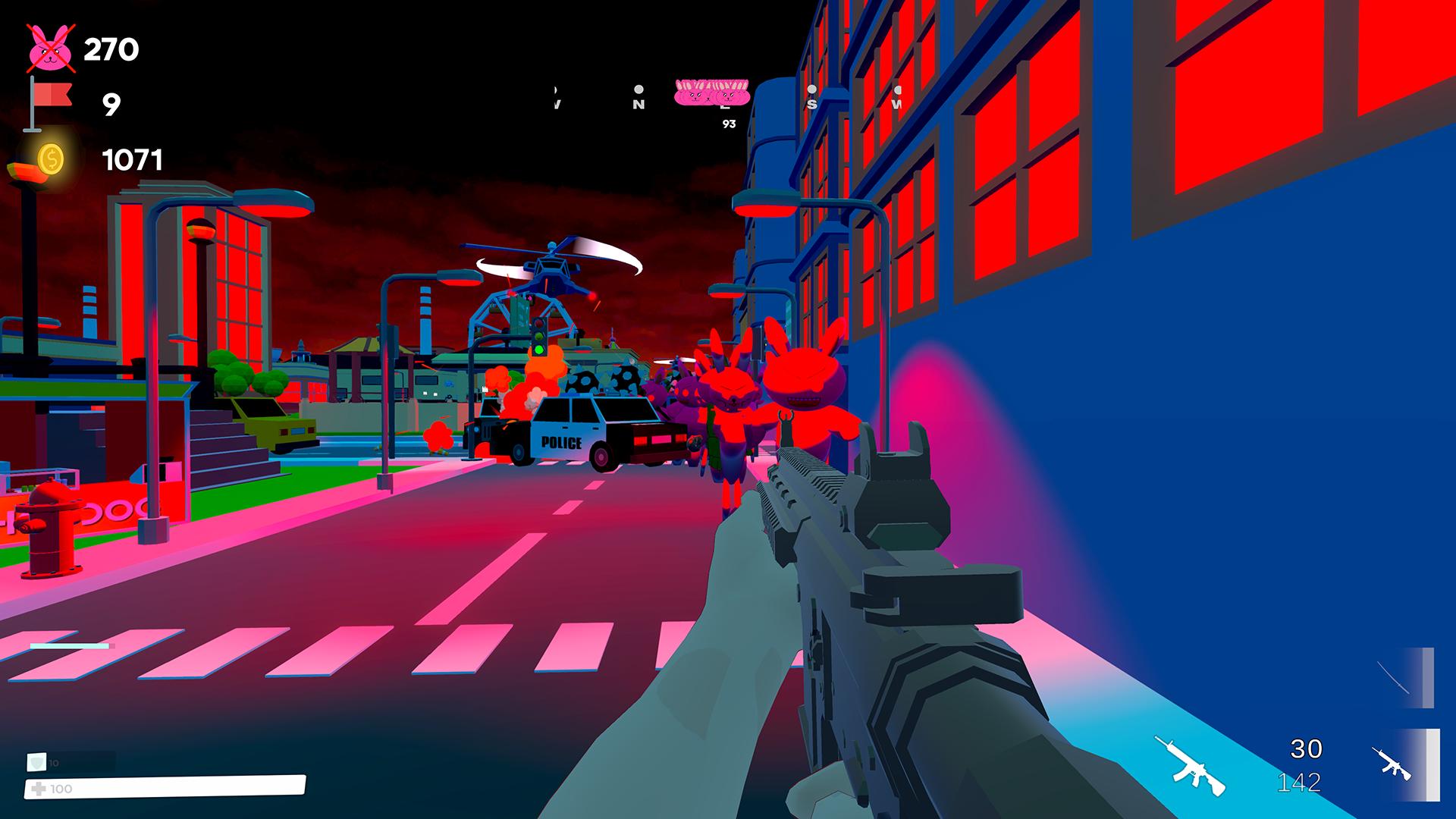The height and width of the screenshot is (819, 1456).
Task: Click the shield armor icon
Action: pyautogui.click(x=36, y=762)
